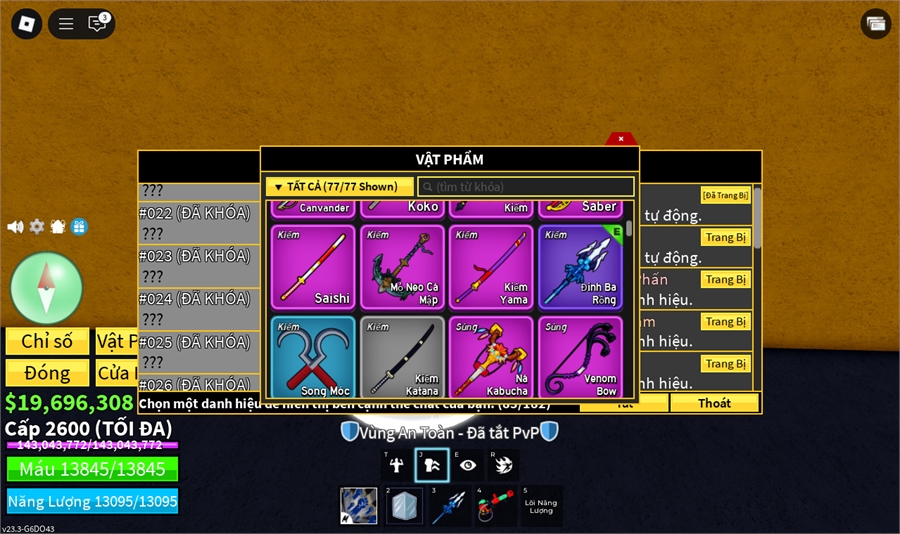The width and height of the screenshot is (900, 534).
Task: Pick the Kiếm Yama sword
Action: (491, 267)
